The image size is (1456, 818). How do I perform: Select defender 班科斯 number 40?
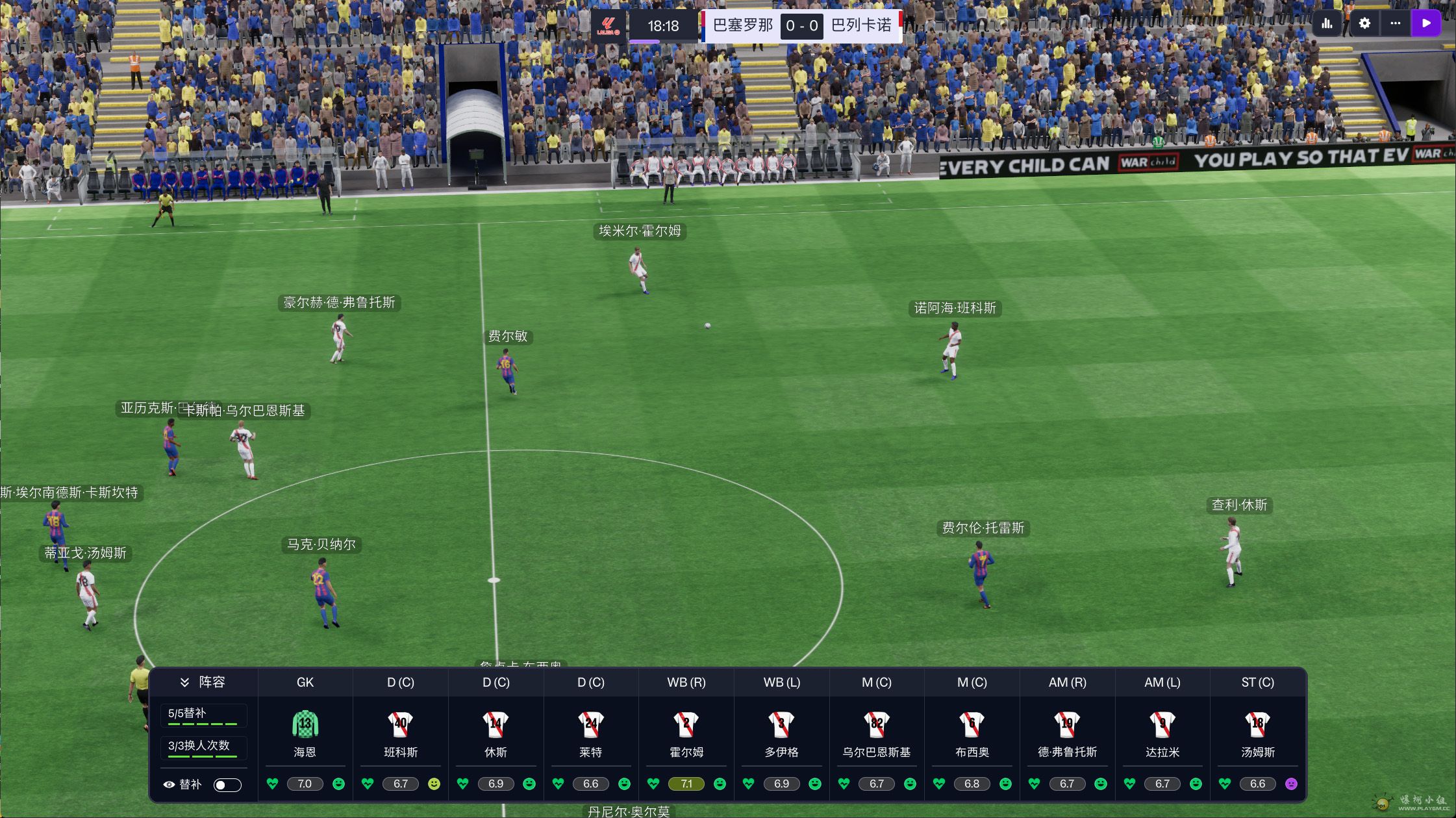[x=401, y=733]
